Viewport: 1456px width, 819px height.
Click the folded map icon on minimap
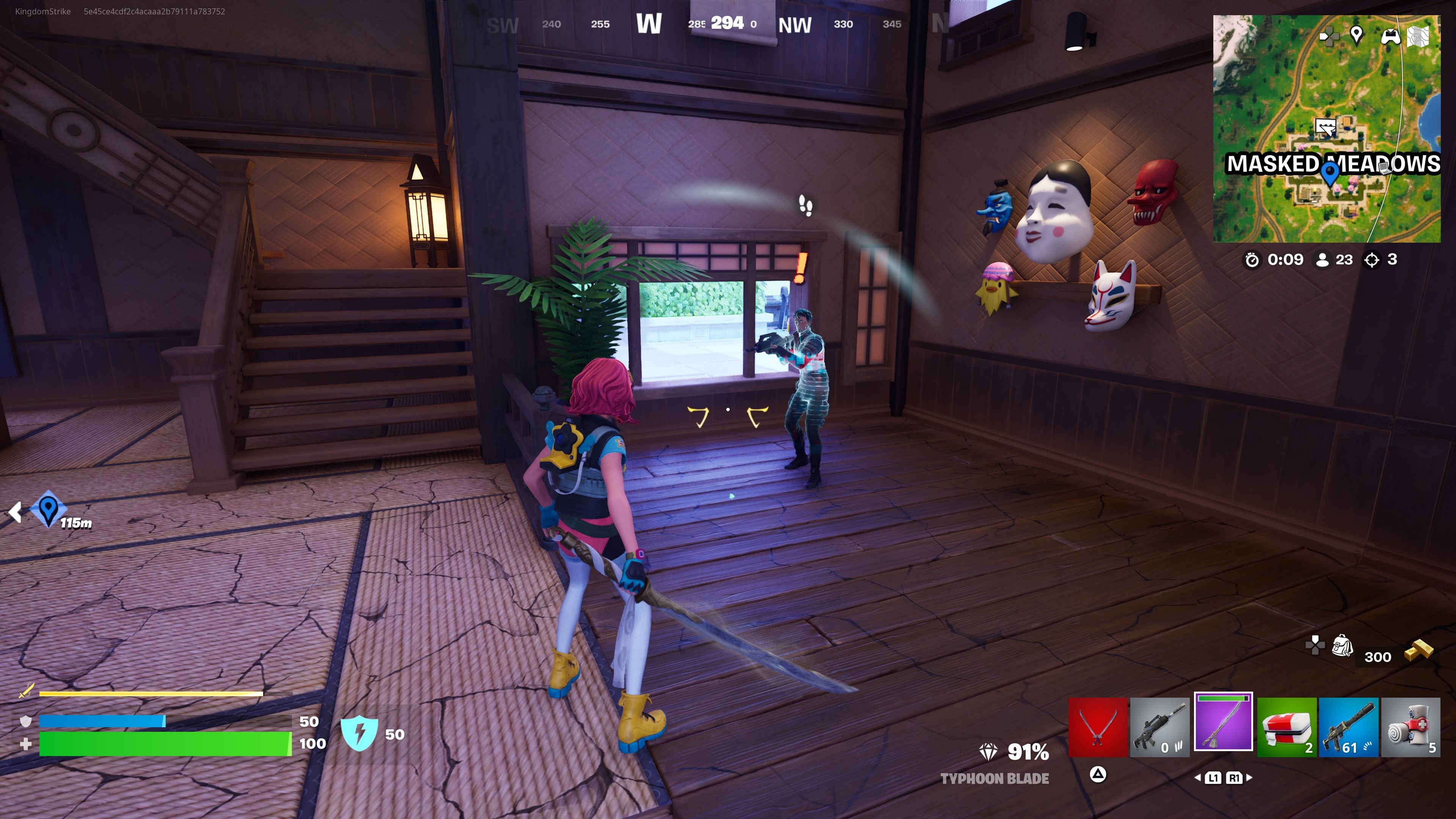tap(1418, 36)
